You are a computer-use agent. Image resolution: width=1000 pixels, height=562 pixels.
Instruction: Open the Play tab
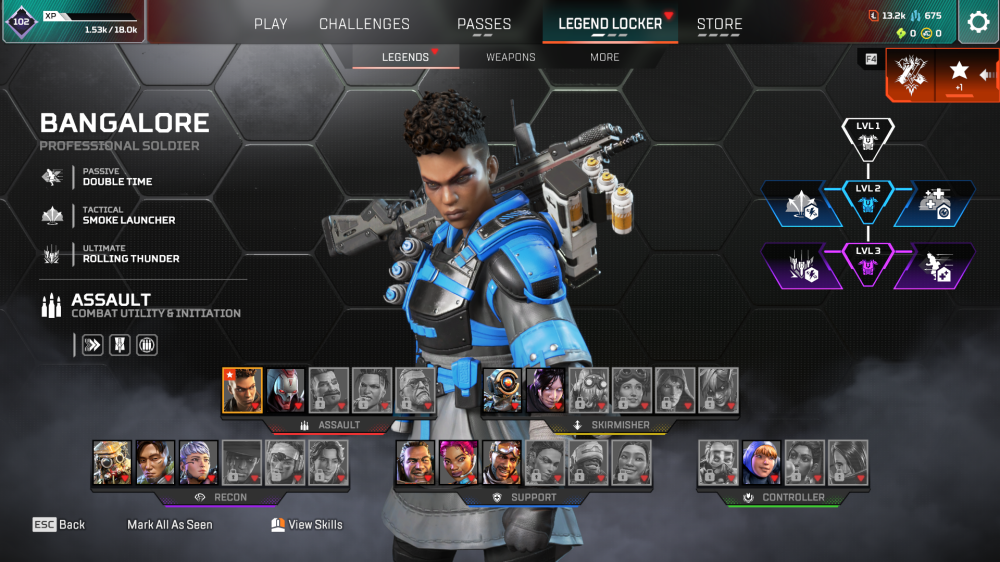[x=270, y=24]
